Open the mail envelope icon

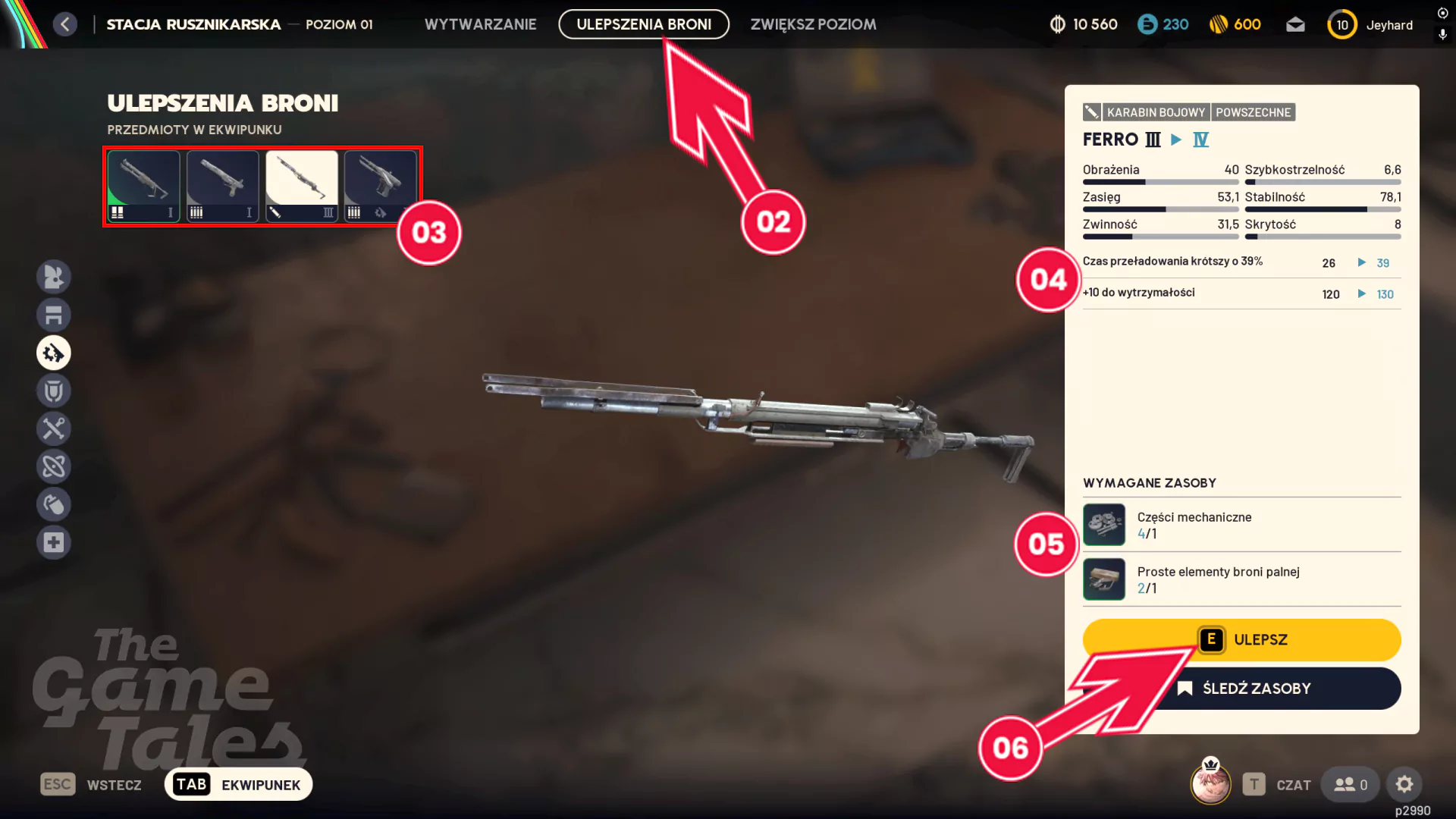1295,25
